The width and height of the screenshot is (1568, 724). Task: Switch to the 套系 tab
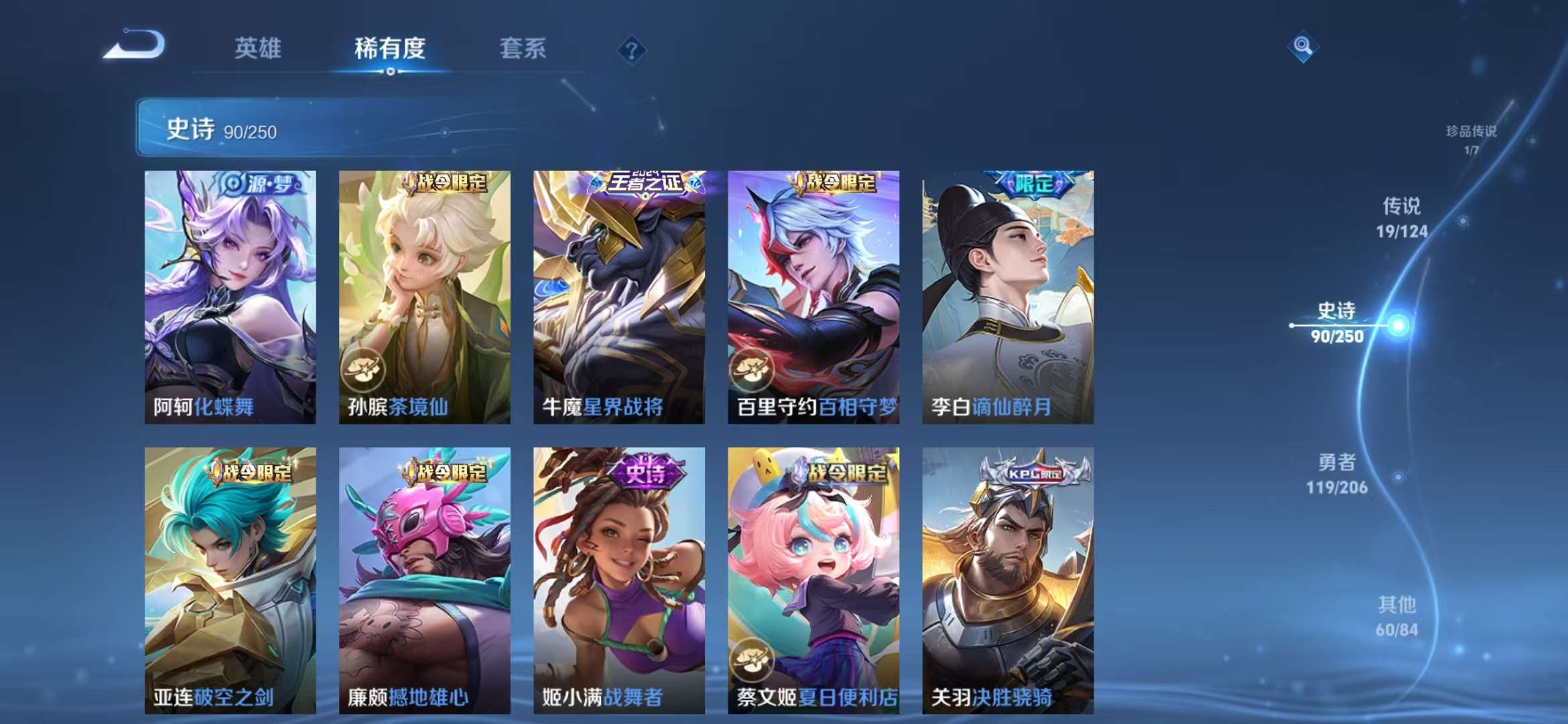[x=523, y=48]
